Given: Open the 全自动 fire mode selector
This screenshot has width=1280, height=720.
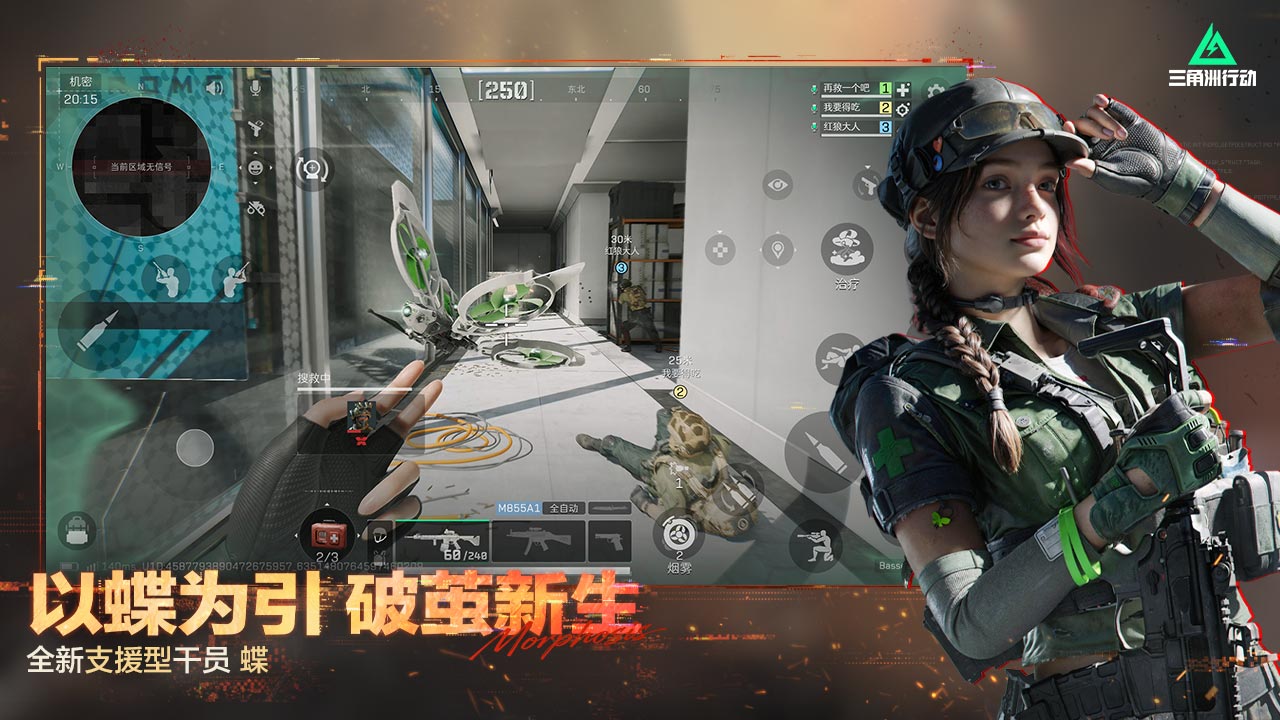Looking at the screenshot, I should (564, 507).
